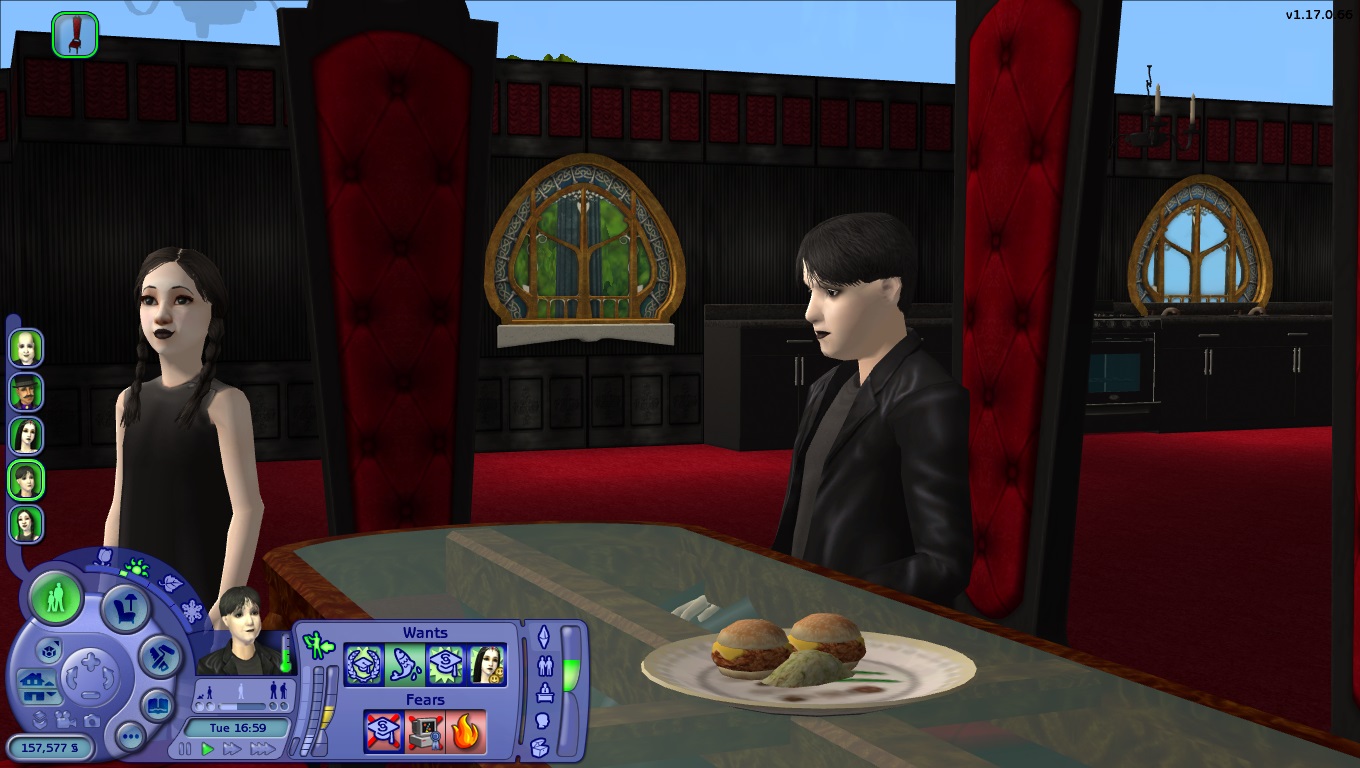
Task: Open the options menu with three dots
Action: pos(130,738)
